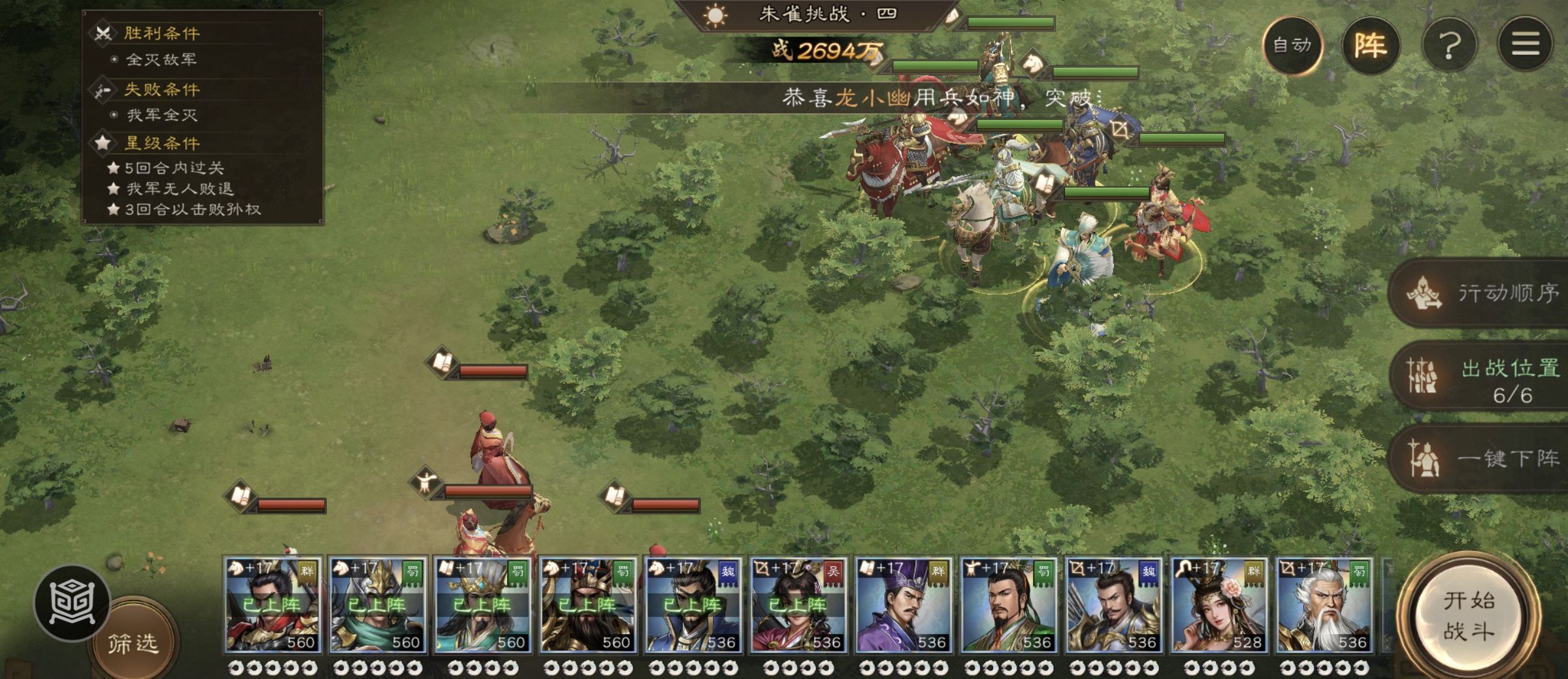The width and height of the screenshot is (1568, 679).
Task: Select the gold-helmeted 蜀 hero with green scarf
Action: [378, 605]
